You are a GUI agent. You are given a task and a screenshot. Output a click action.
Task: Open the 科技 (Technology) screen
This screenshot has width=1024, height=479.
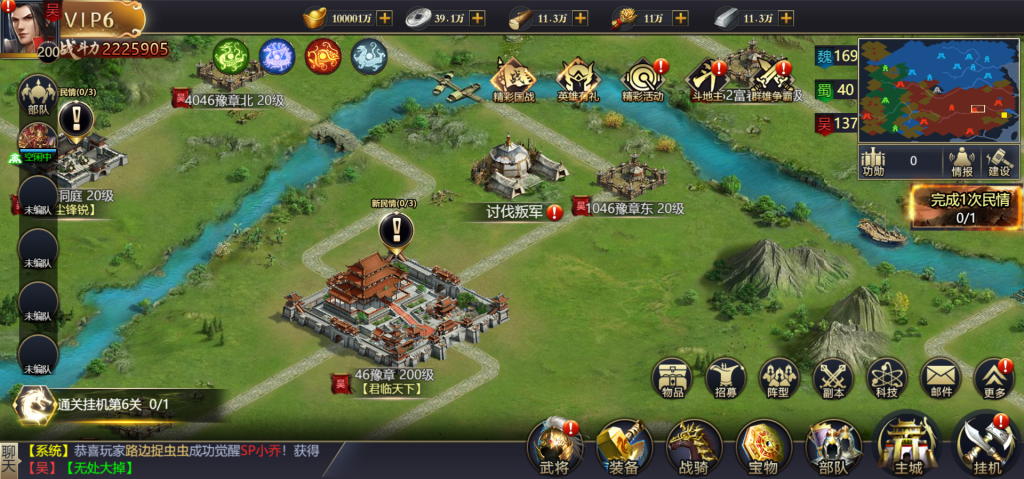(887, 380)
